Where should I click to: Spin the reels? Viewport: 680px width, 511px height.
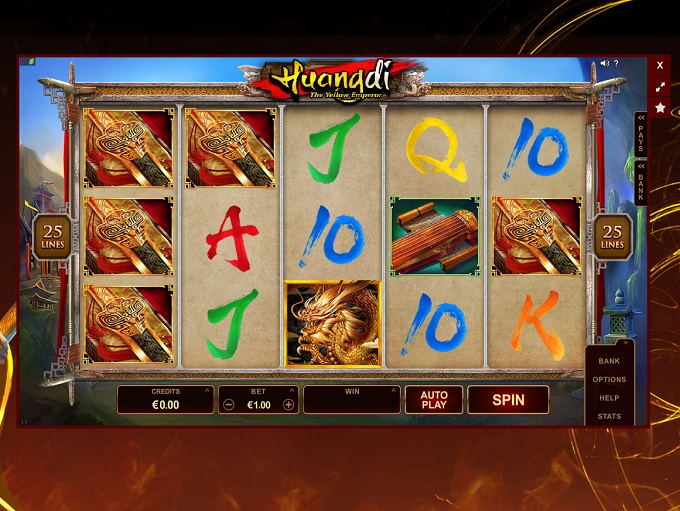pos(508,399)
